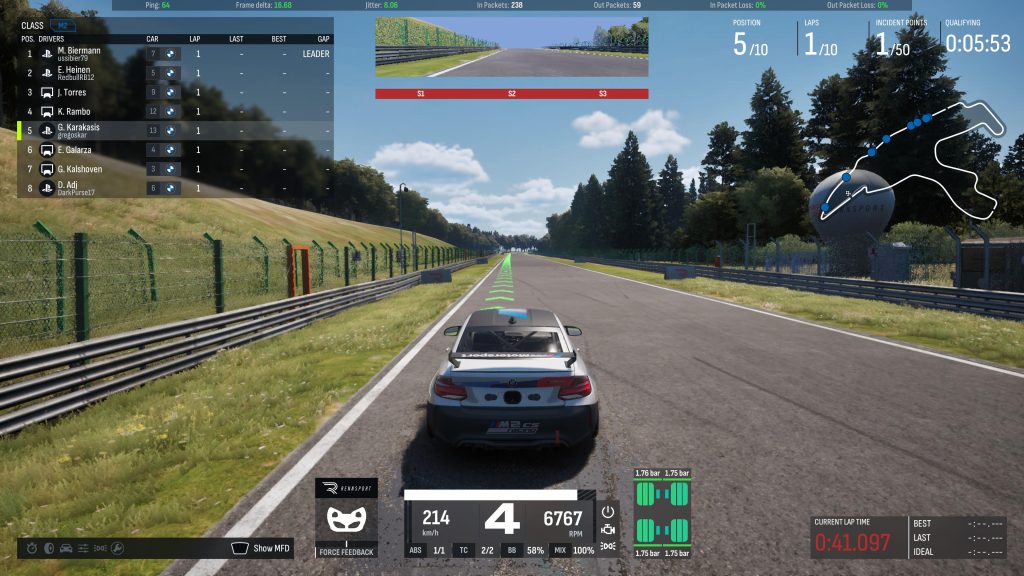Select the headlights icon in the bottom toolbar
The width and height of the screenshot is (1024, 576).
click(x=100, y=548)
